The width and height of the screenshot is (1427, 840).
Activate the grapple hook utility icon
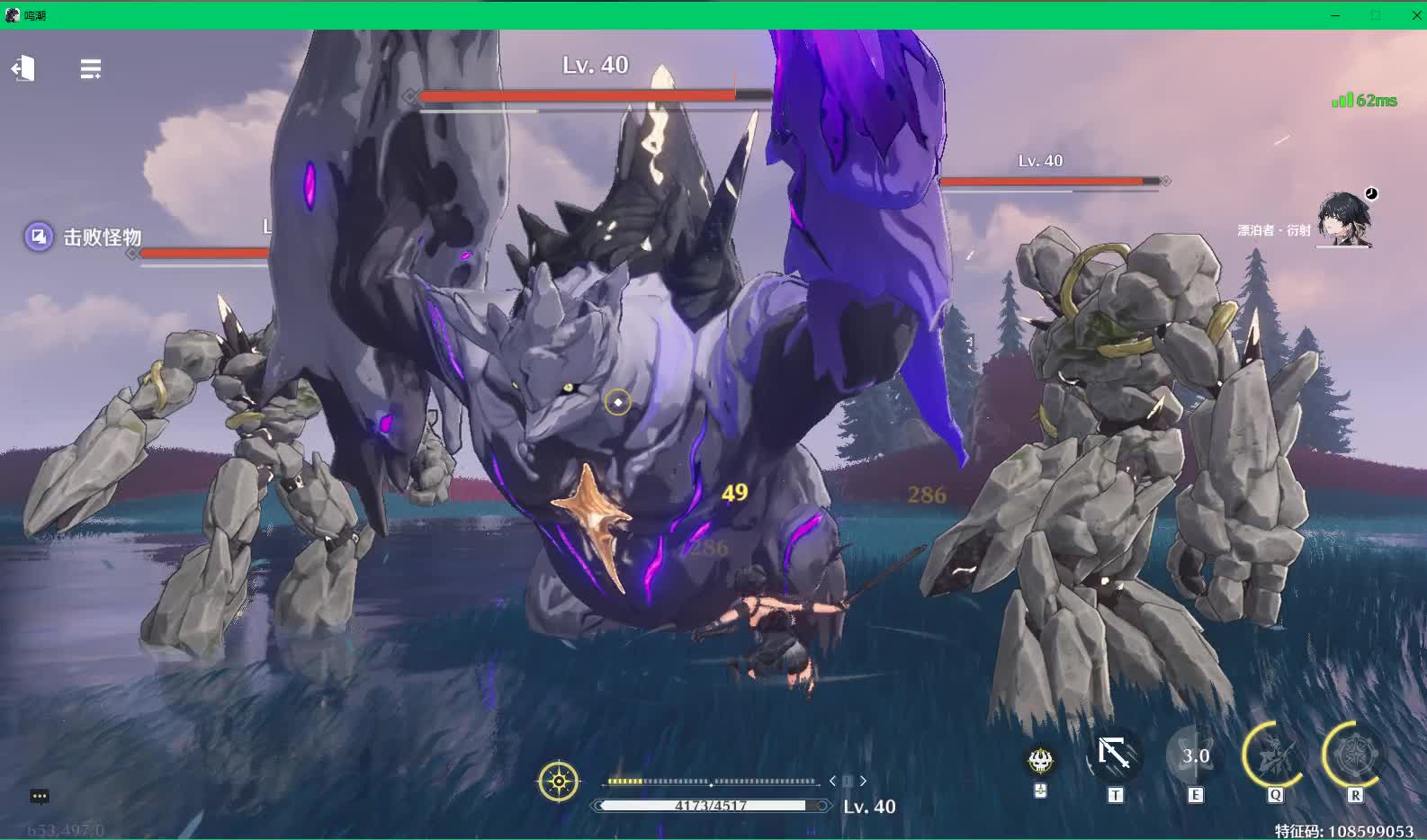pyautogui.click(x=1114, y=755)
